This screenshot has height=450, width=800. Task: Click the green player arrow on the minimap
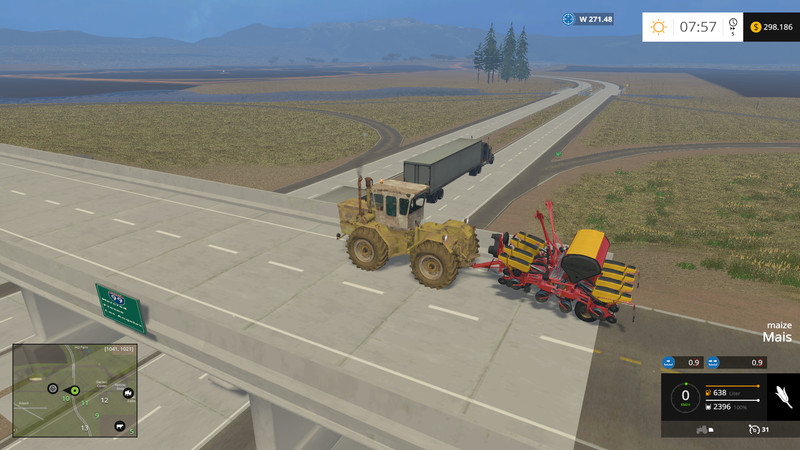[73, 389]
